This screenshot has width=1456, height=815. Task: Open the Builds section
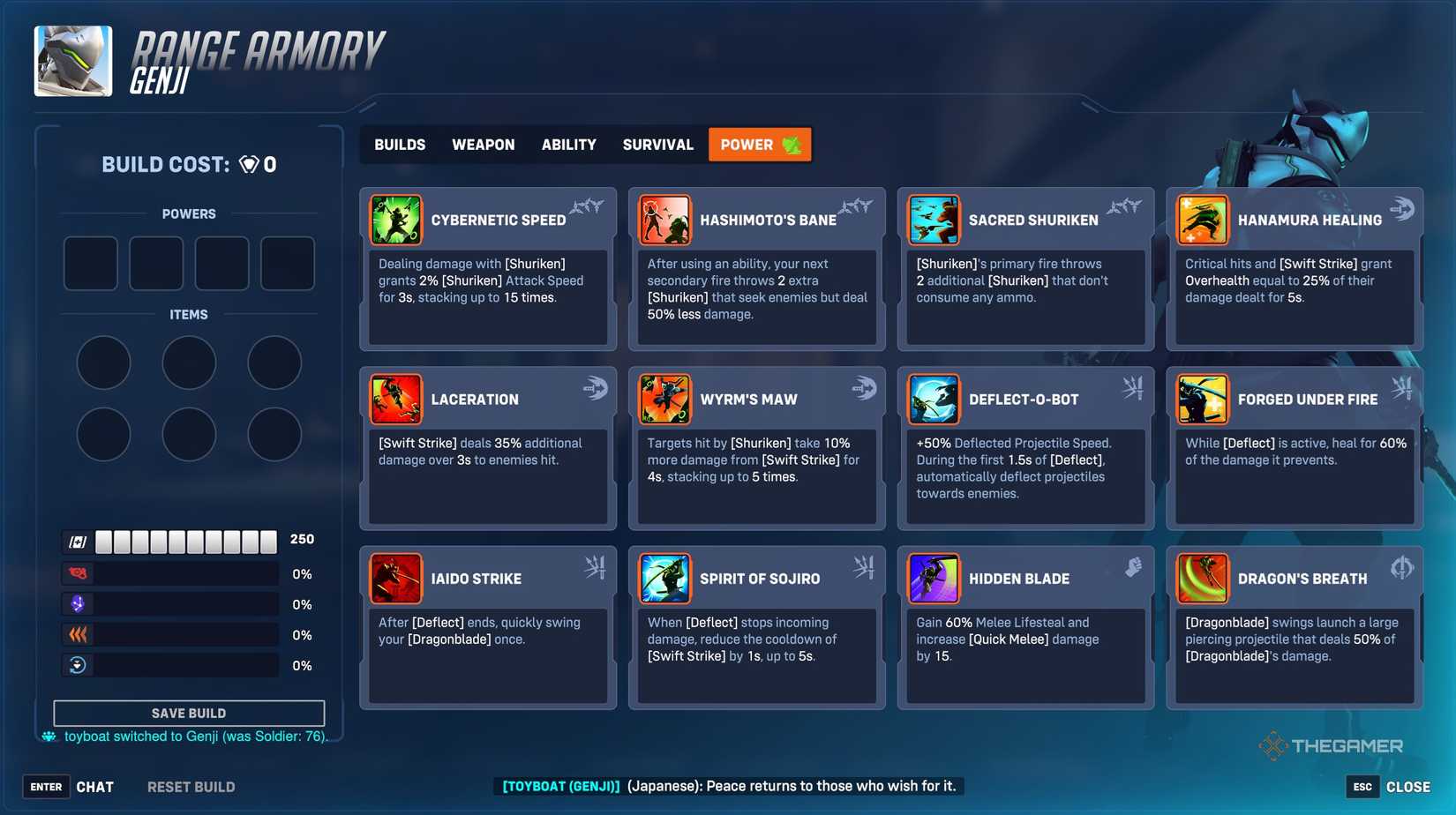(399, 144)
